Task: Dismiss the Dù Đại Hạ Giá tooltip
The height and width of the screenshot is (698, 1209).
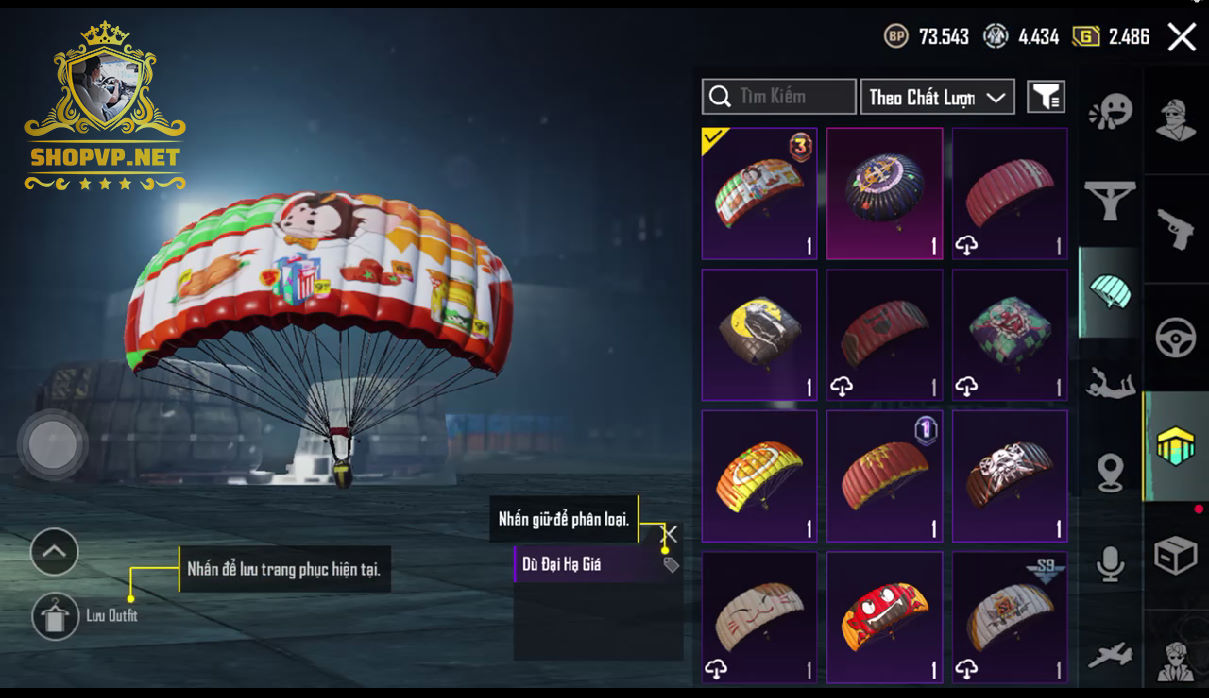Action: point(670,535)
